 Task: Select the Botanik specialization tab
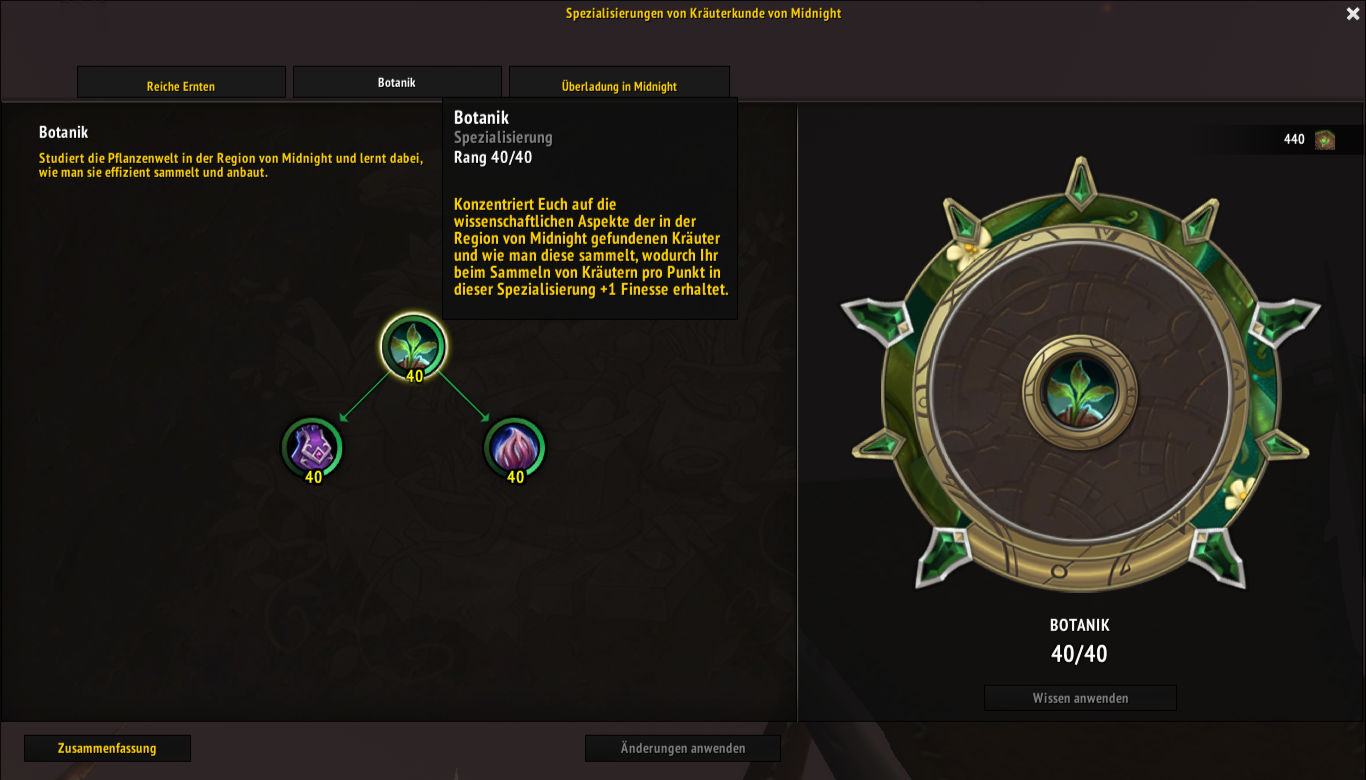[x=396, y=83]
